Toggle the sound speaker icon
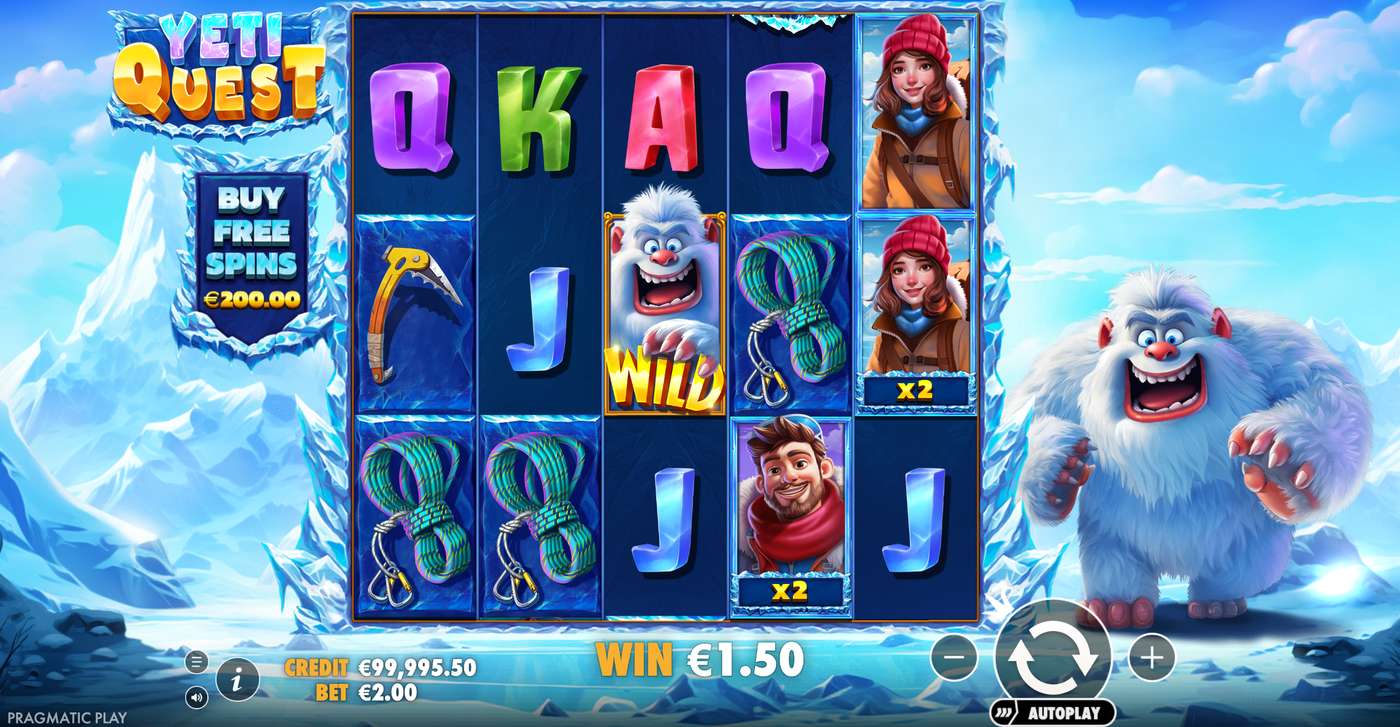Screen dimensions: 1400x727 (x=196, y=696)
